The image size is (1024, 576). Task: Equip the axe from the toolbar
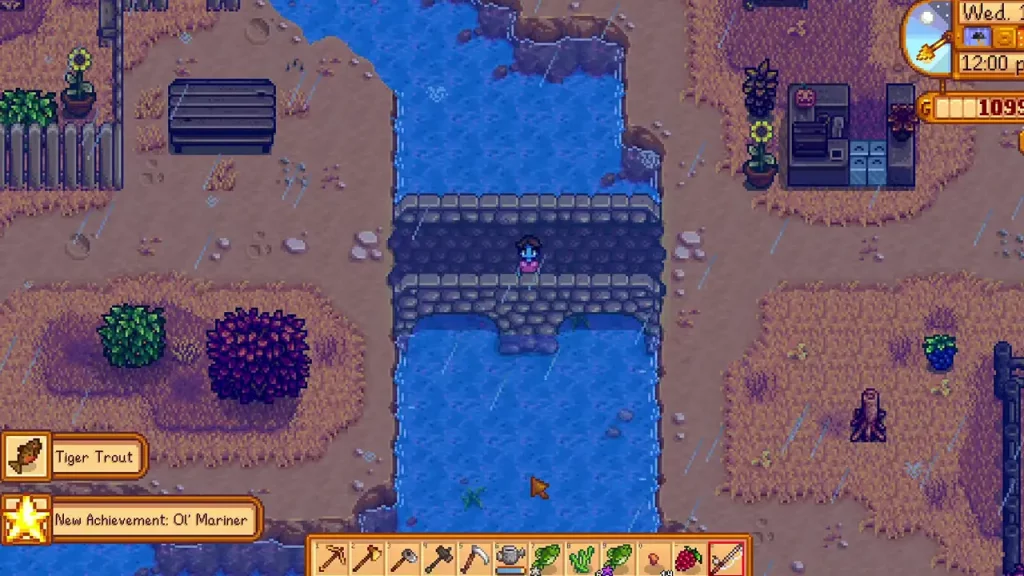[367, 558]
